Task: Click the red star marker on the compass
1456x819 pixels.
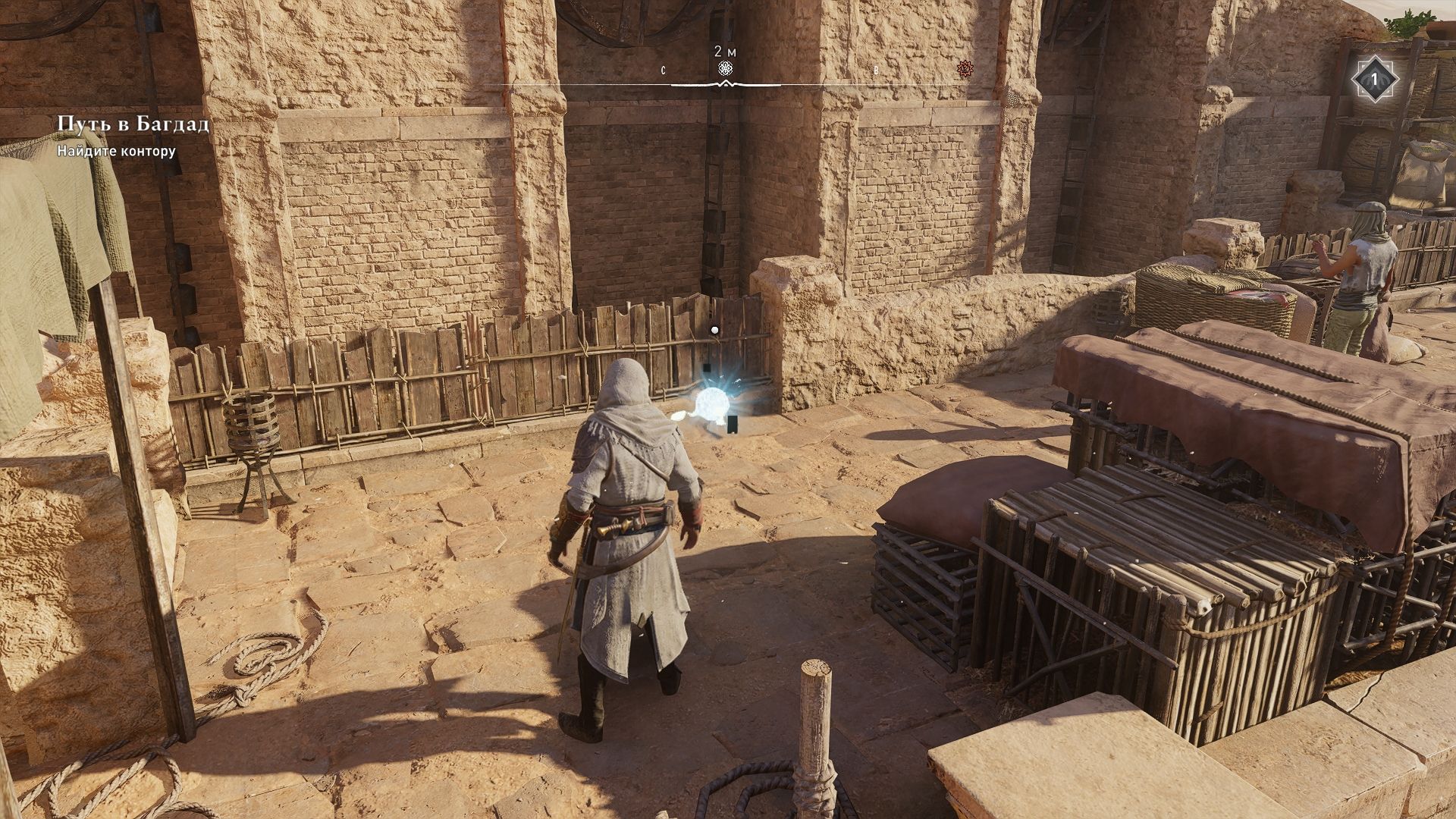Action: 965,69
